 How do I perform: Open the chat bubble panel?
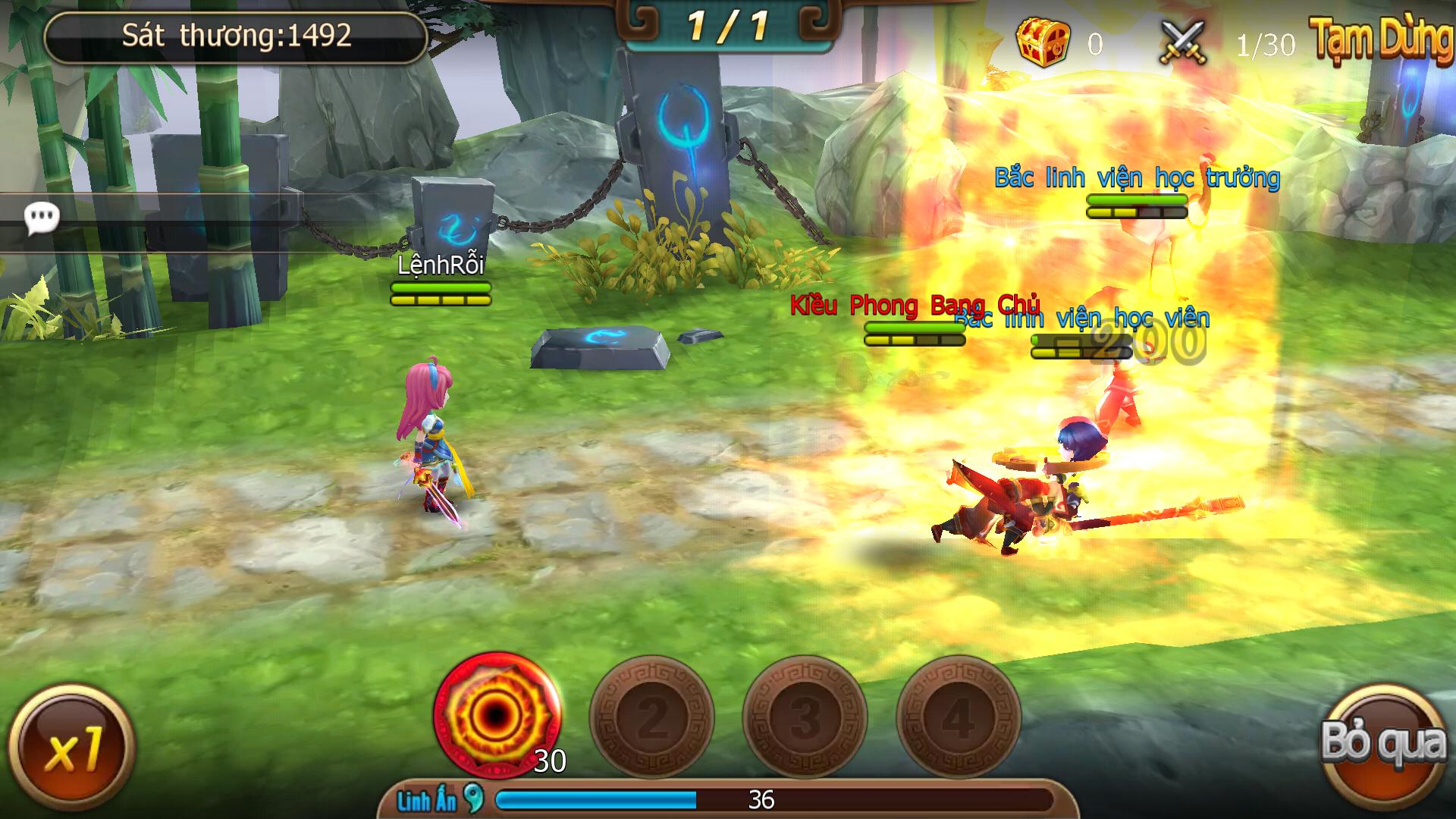(41, 219)
